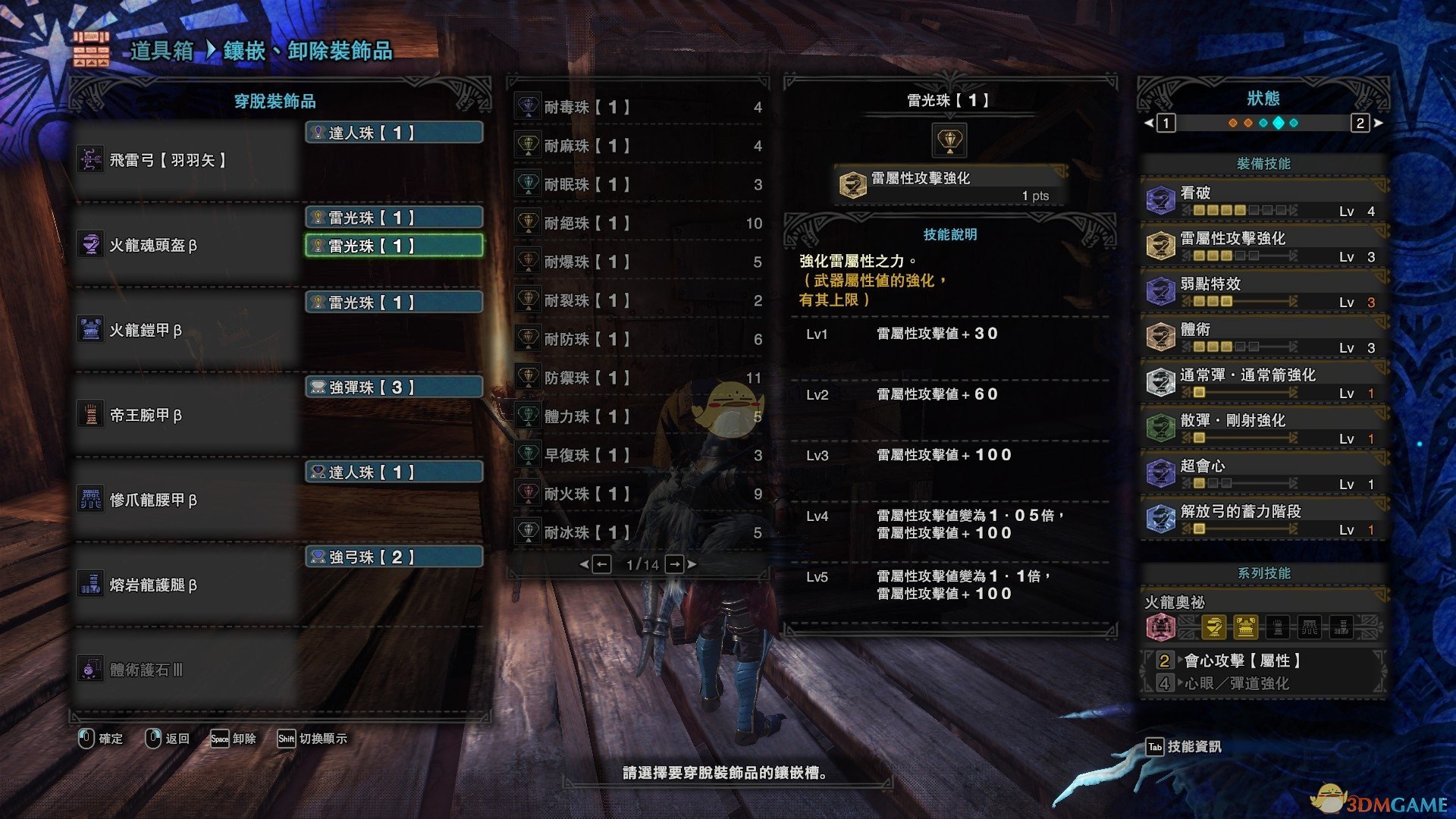Choose the 火龍魂頭盔β helmet row
1456x819 pixels.
(x=186, y=245)
